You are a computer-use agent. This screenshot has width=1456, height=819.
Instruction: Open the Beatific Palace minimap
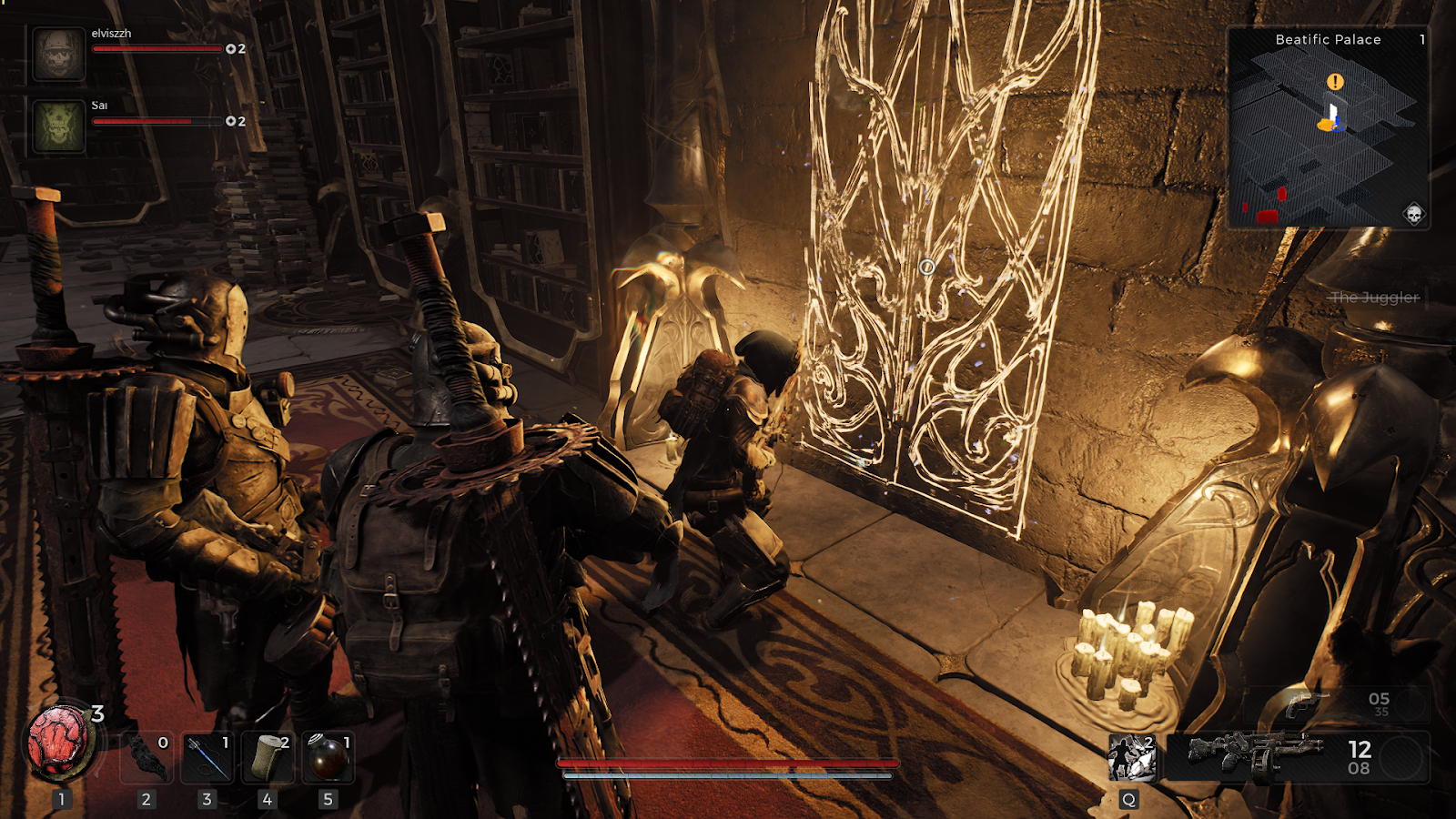tap(1327, 127)
